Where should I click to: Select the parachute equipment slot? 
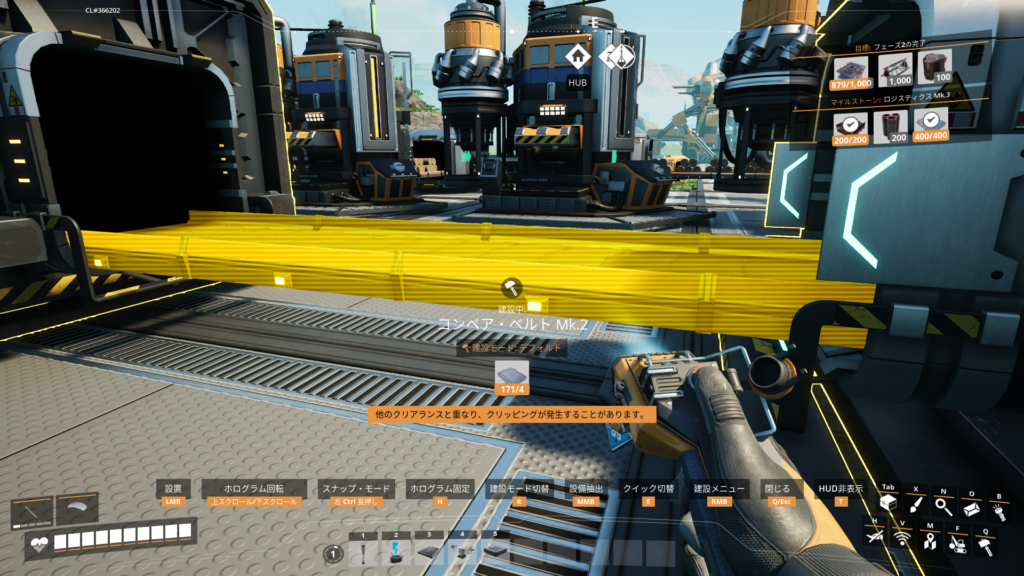pos(77,510)
